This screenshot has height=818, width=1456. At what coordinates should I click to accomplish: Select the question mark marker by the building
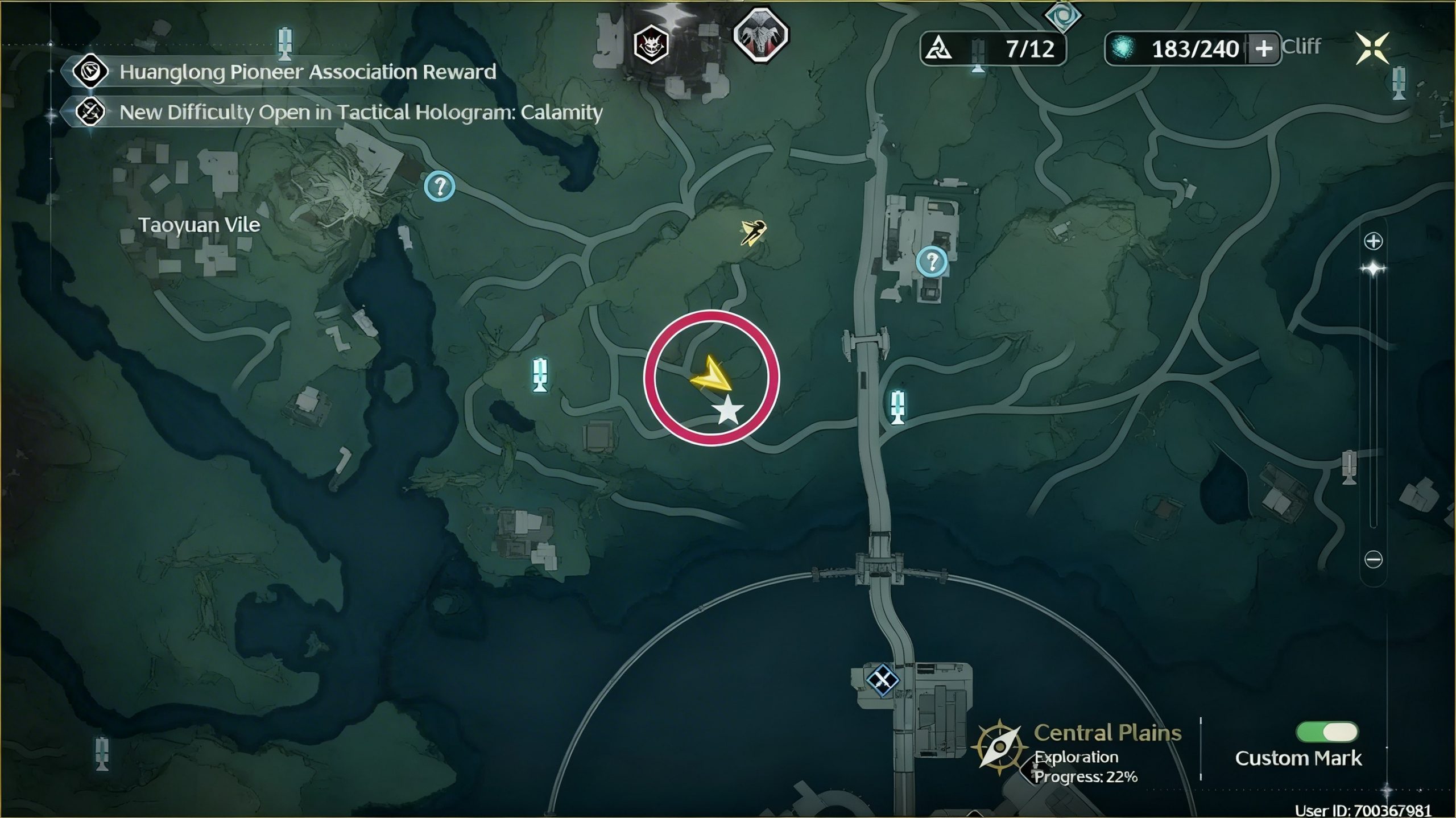[932, 262]
